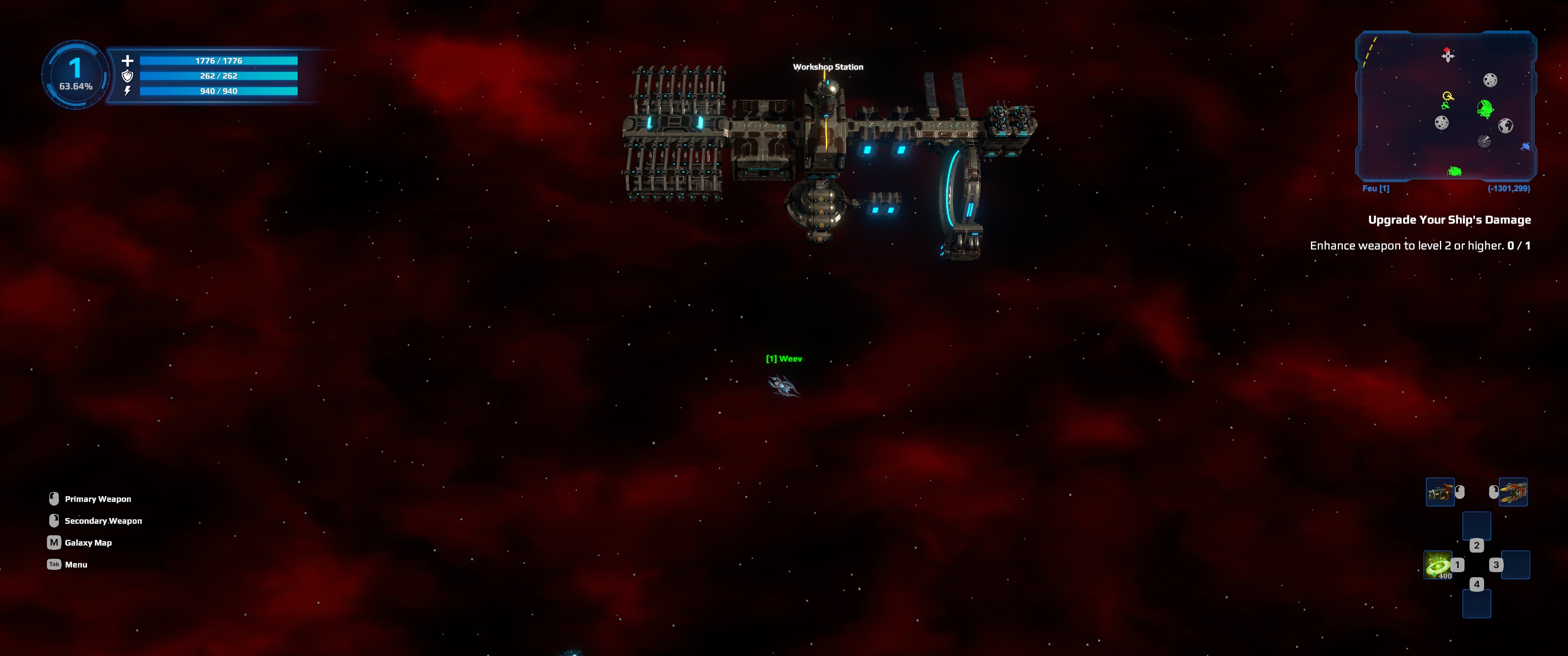Click the Galaxy Map entry

tap(88, 542)
